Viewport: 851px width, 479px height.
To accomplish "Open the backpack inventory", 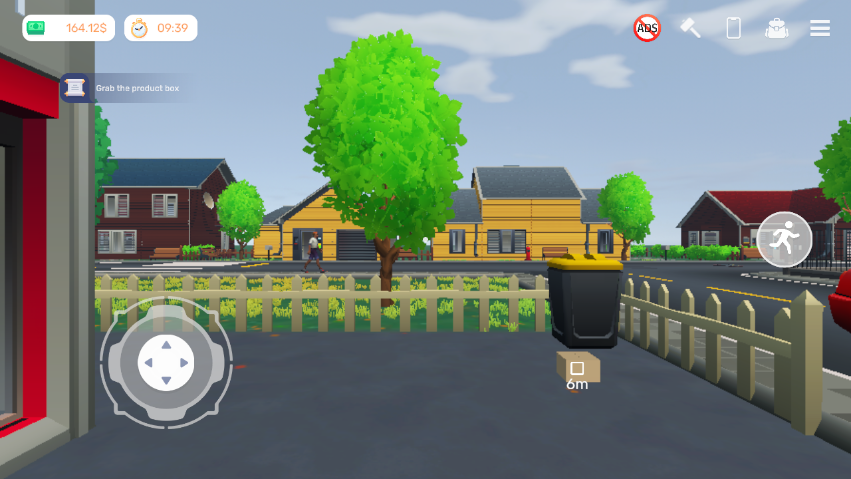I will [x=776, y=28].
